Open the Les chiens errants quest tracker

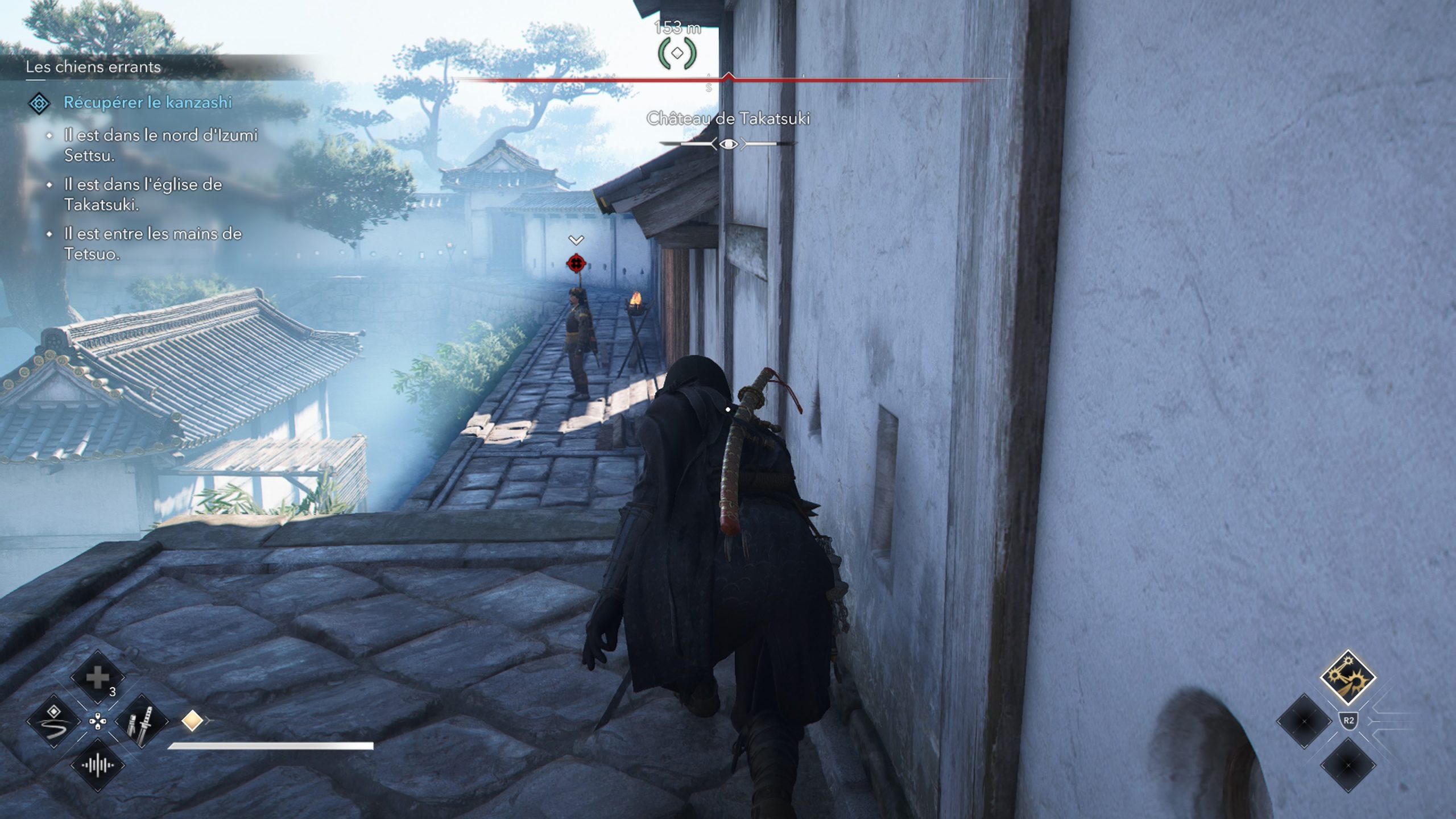pos(93,67)
